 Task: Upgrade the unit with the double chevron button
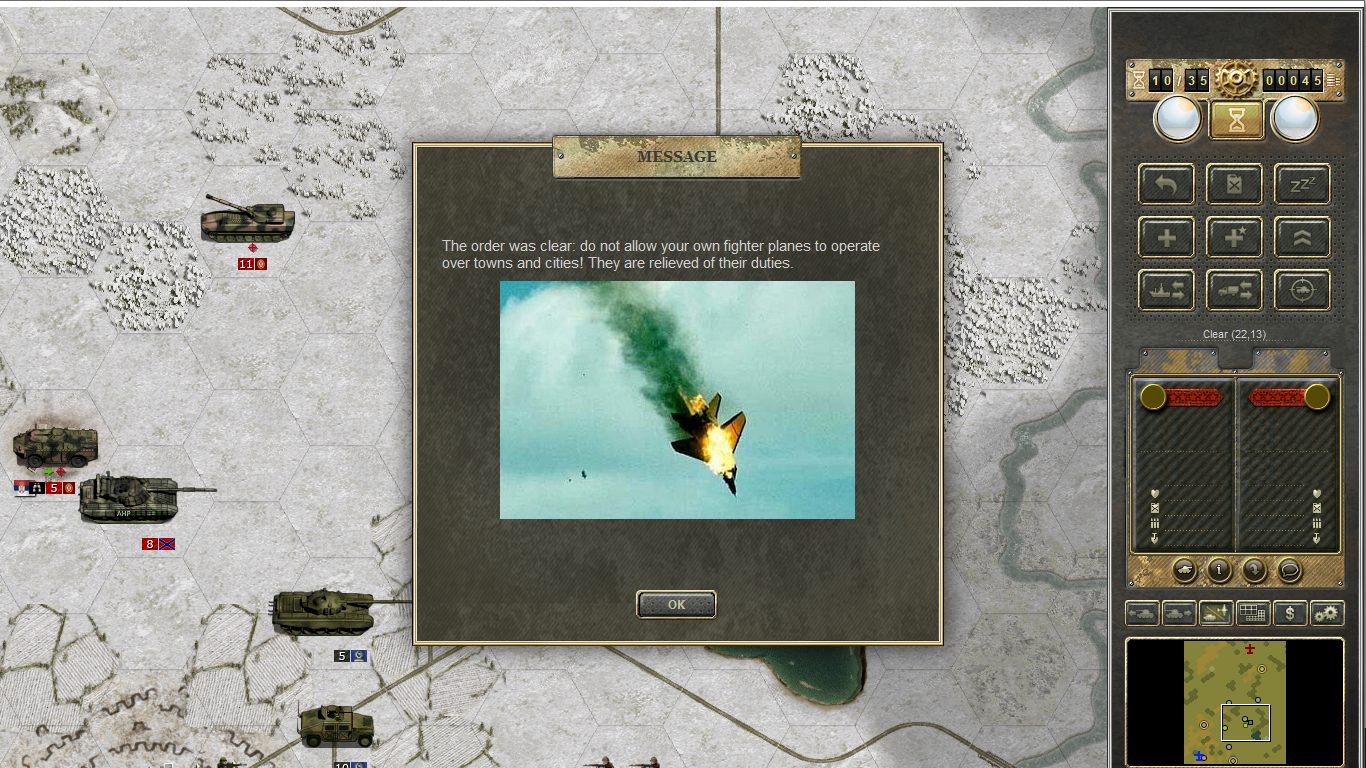pos(1302,238)
